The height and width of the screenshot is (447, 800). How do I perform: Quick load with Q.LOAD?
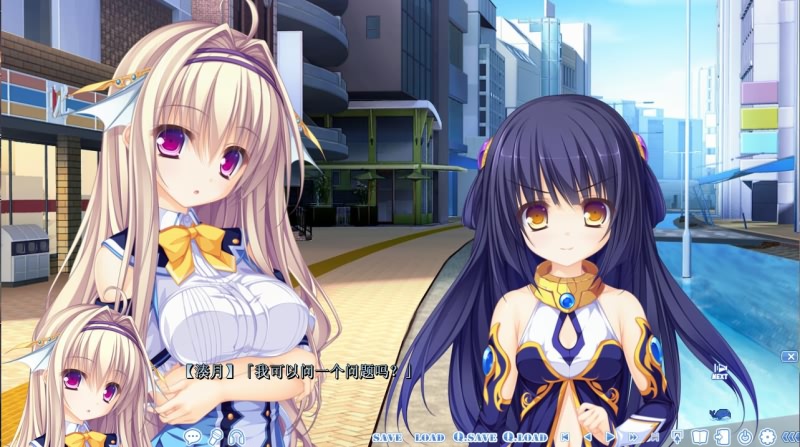525,437
